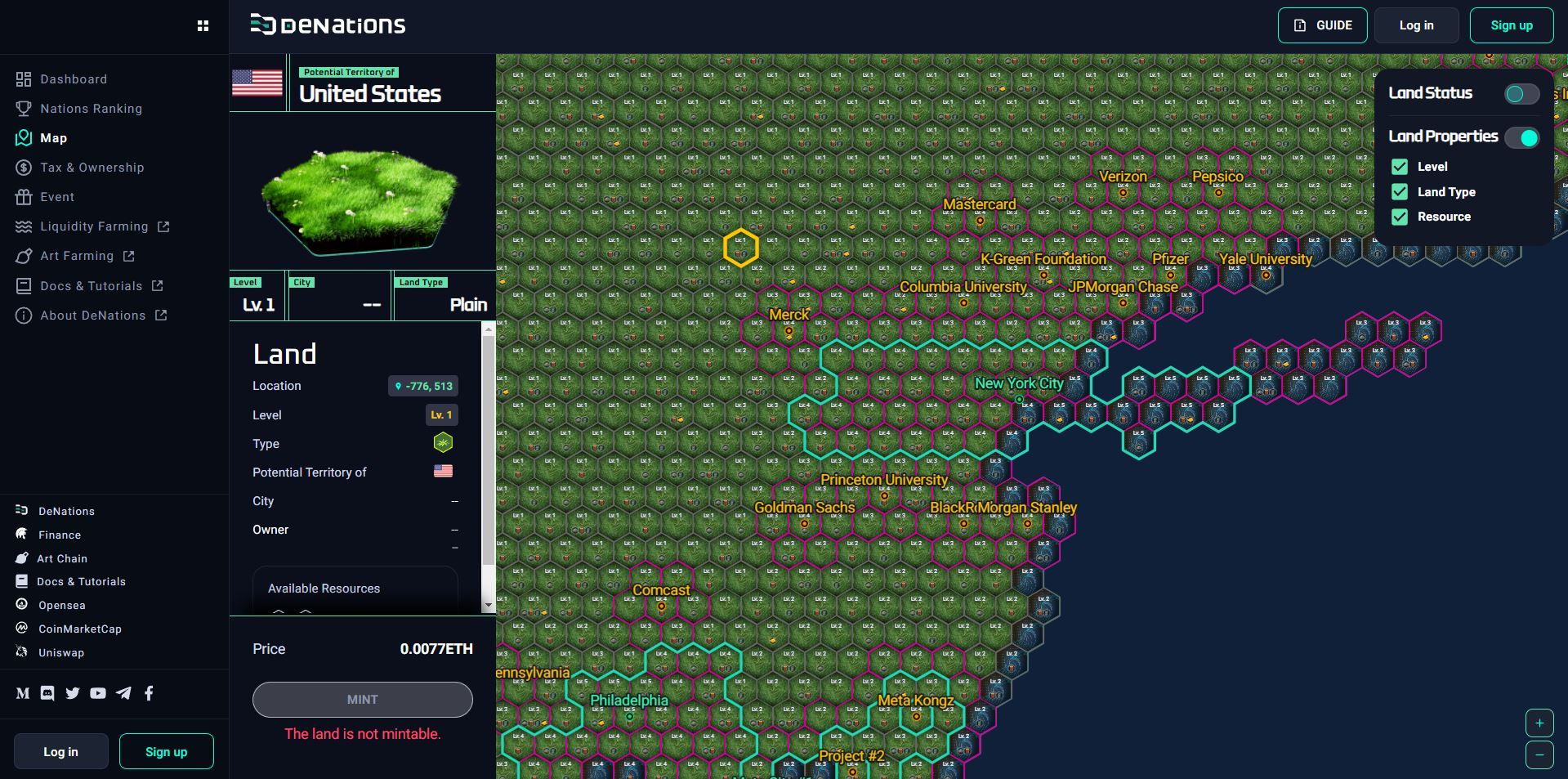The height and width of the screenshot is (779, 1568).
Task: Open Tax & Ownership section
Action: pos(92,168)
